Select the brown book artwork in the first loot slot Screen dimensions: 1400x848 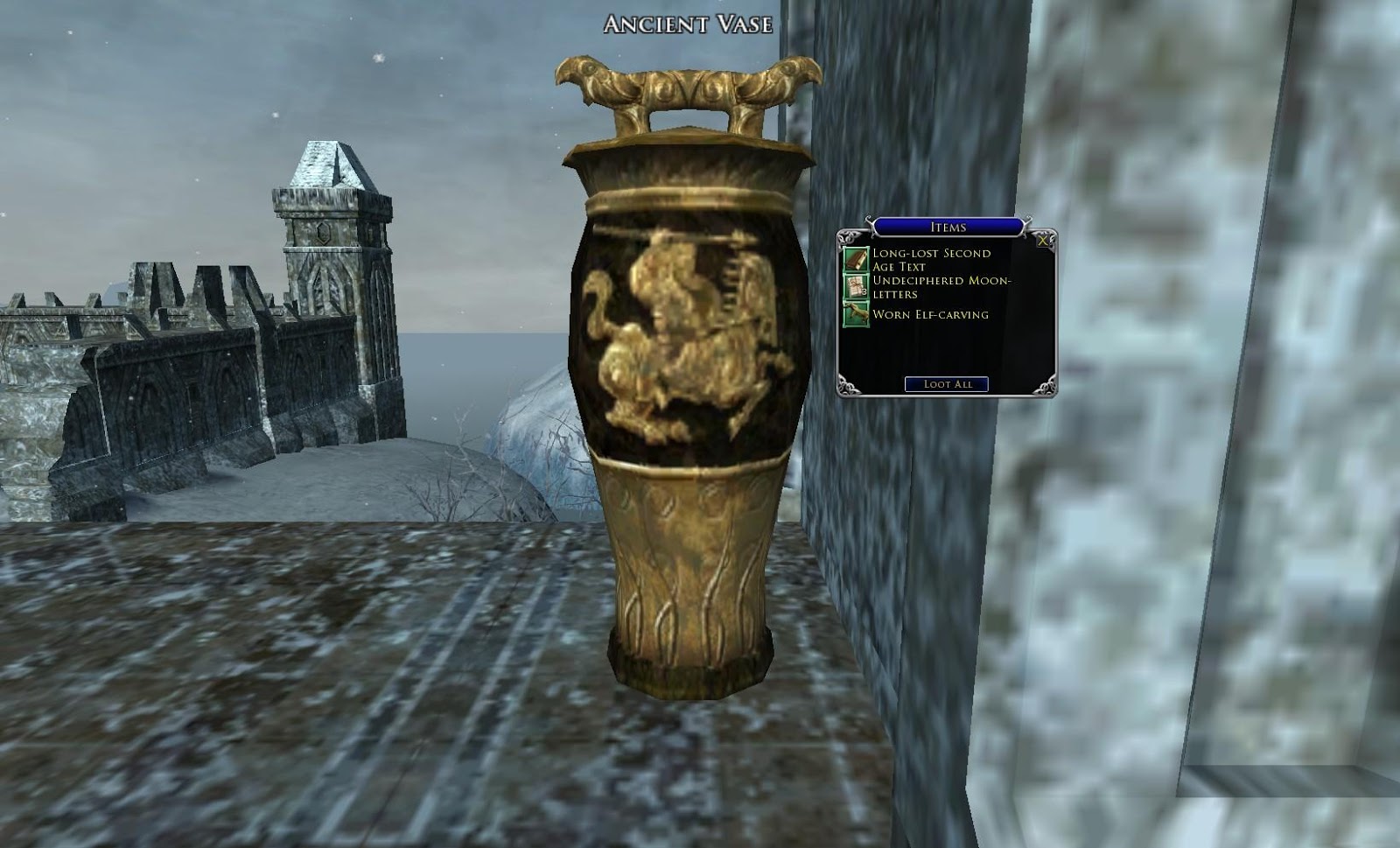(x=857, y=259)
